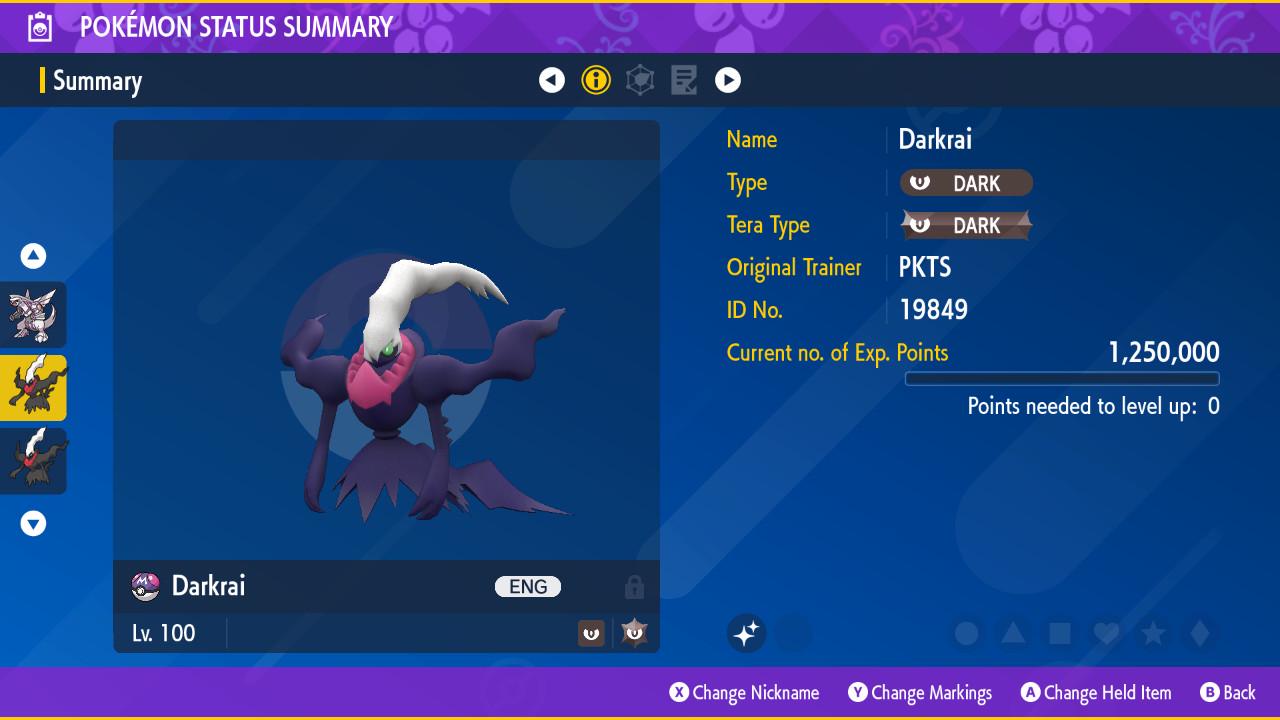Viewport: 1280px width, 720px height.
Task: Click the Dark type badge
Action: (966, 183)
